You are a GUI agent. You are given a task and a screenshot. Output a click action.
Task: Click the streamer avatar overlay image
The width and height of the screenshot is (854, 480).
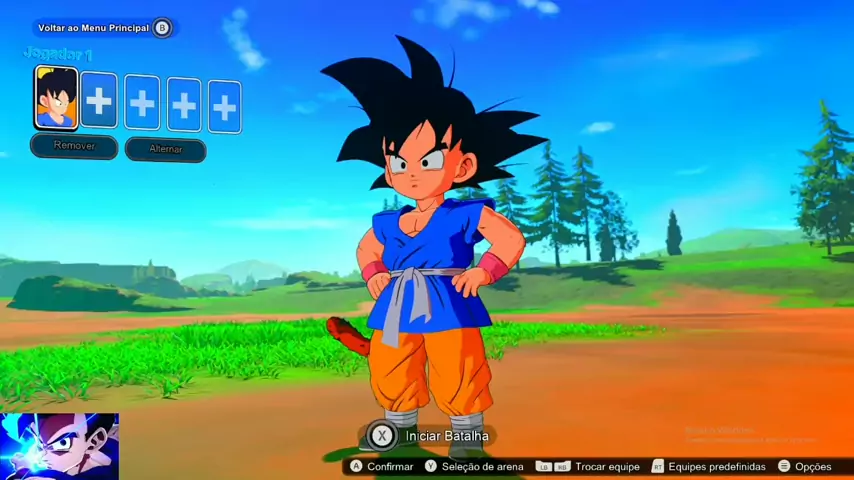pos(59,446)
